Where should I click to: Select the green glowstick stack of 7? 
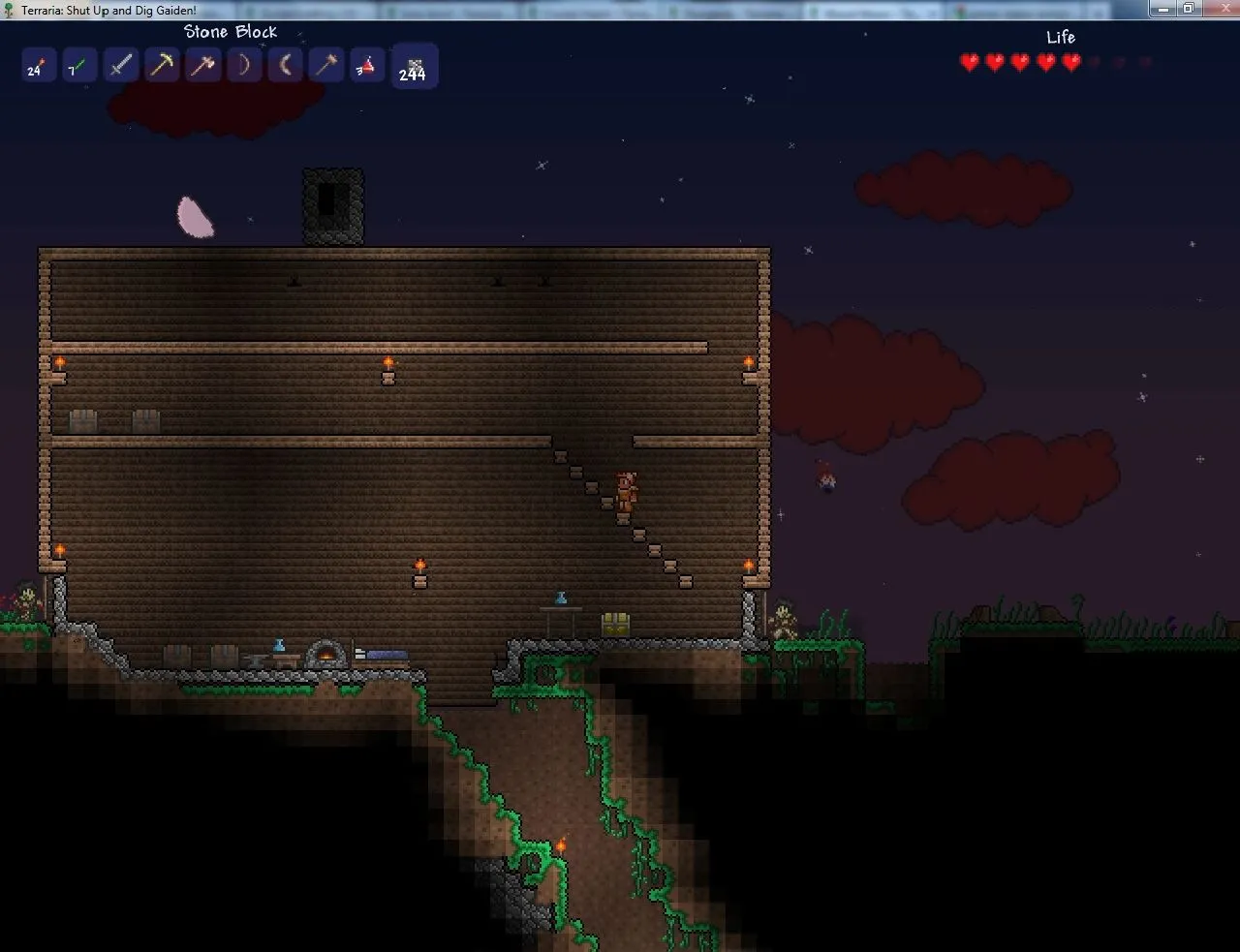(77, 67)
